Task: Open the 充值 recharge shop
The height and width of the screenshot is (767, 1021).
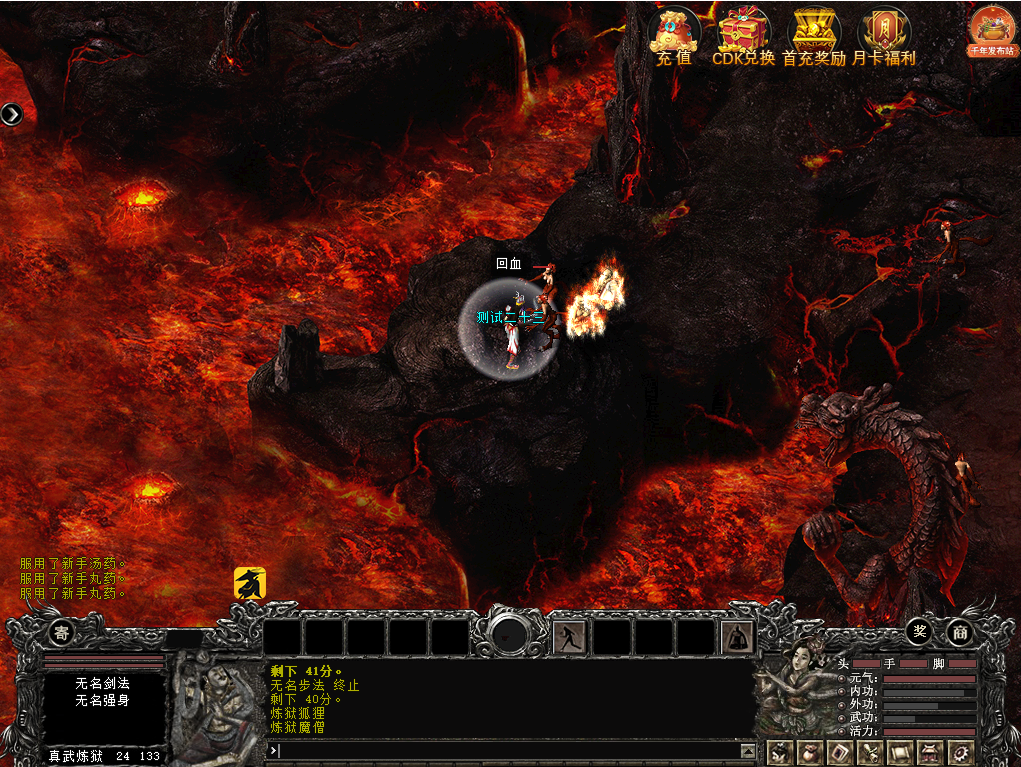Action: (x=674, y=33)
